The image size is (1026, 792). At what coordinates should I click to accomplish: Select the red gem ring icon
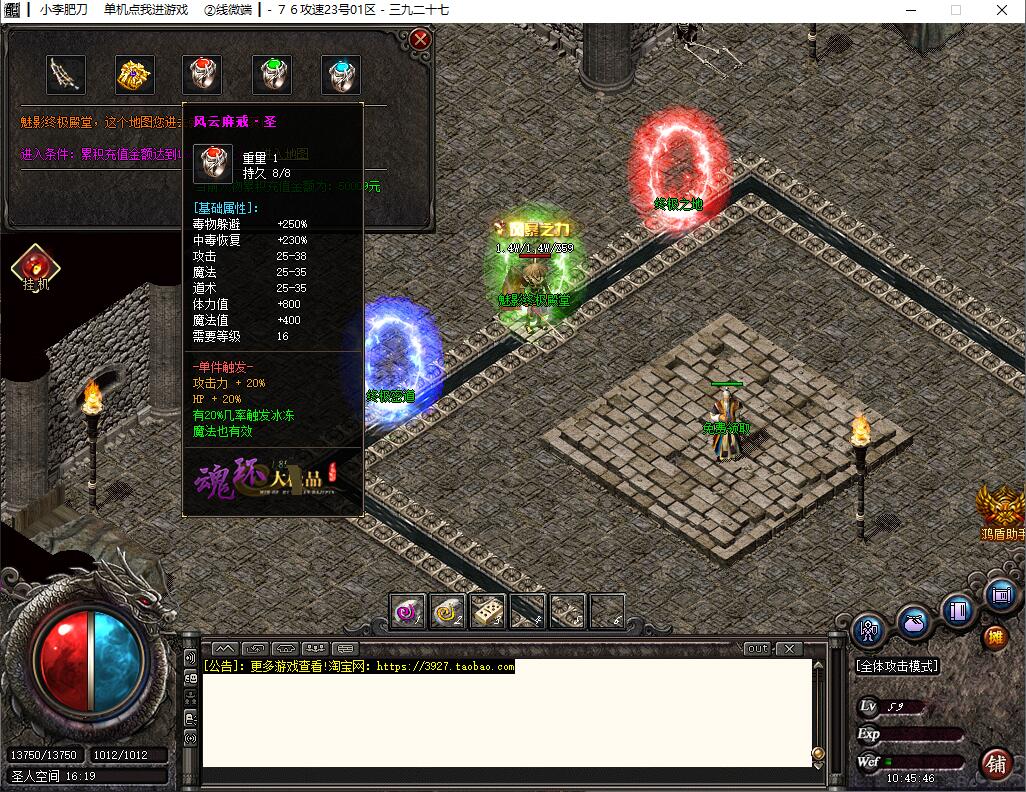point(202,75)
